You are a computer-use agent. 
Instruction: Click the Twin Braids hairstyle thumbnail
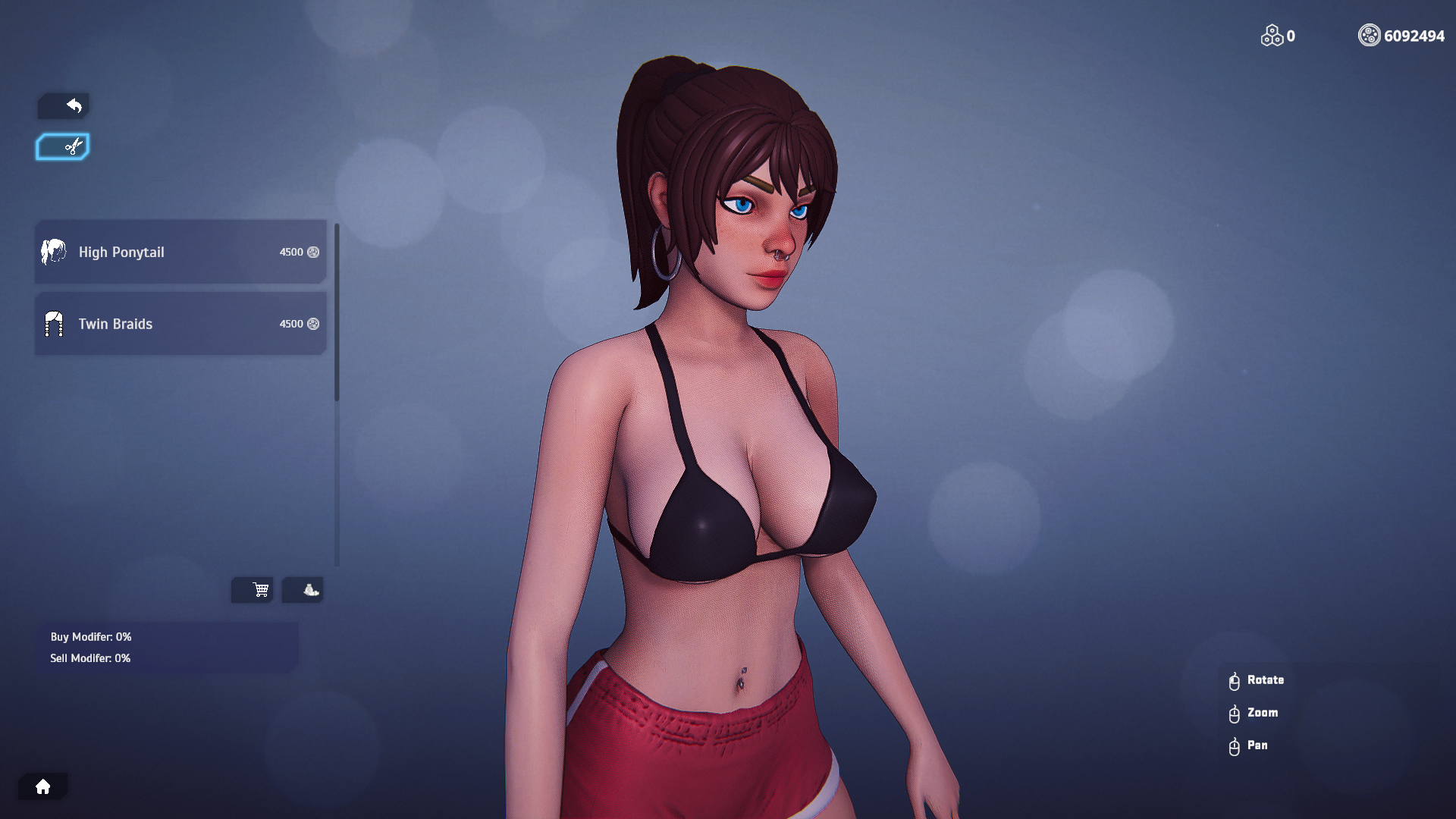(53, 324)
